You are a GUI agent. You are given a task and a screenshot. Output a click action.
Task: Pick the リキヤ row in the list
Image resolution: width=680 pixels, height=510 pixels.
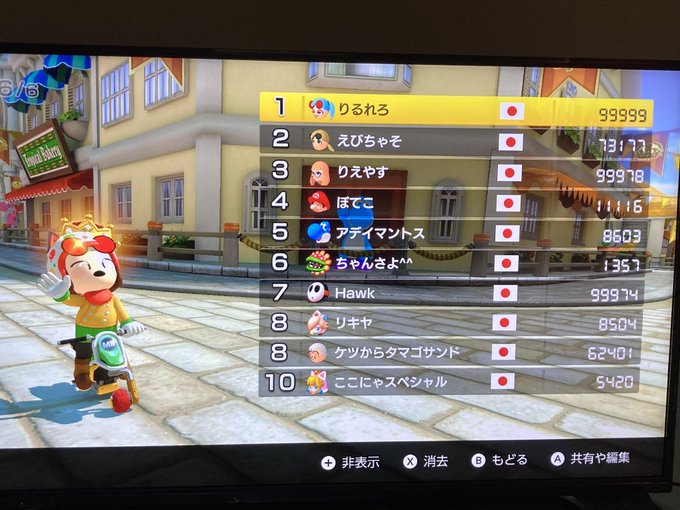455,323
